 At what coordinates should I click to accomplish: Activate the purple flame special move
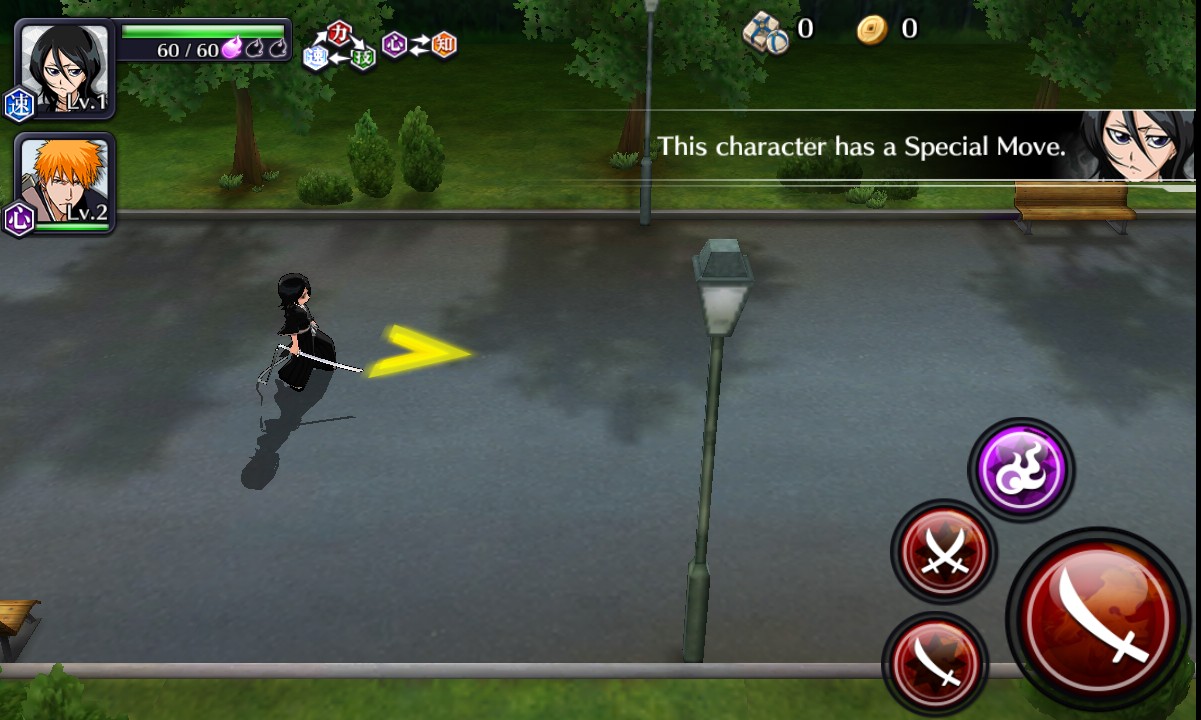tap(1021, 469)
